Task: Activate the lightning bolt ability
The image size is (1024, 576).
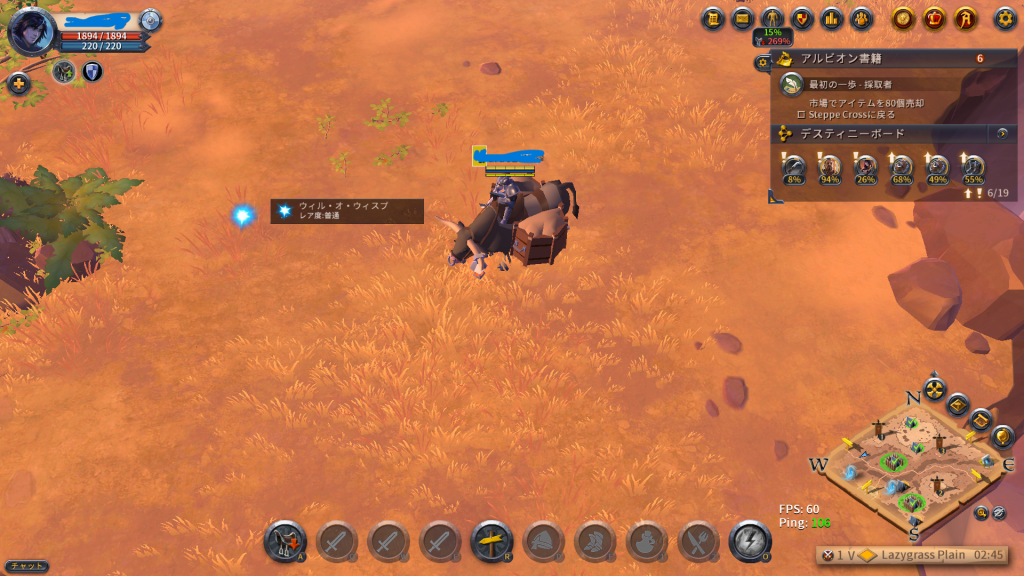Action: pos(750,541)
